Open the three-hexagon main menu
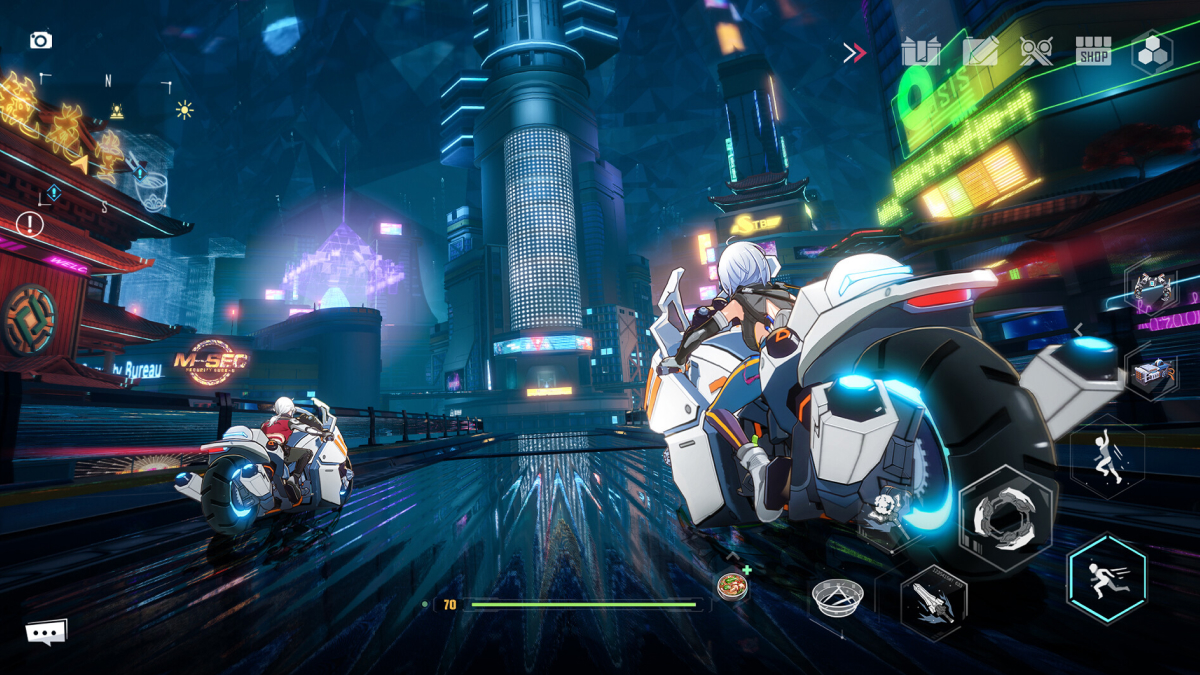Screen dimensions: 1200x675 [1151, 52]
